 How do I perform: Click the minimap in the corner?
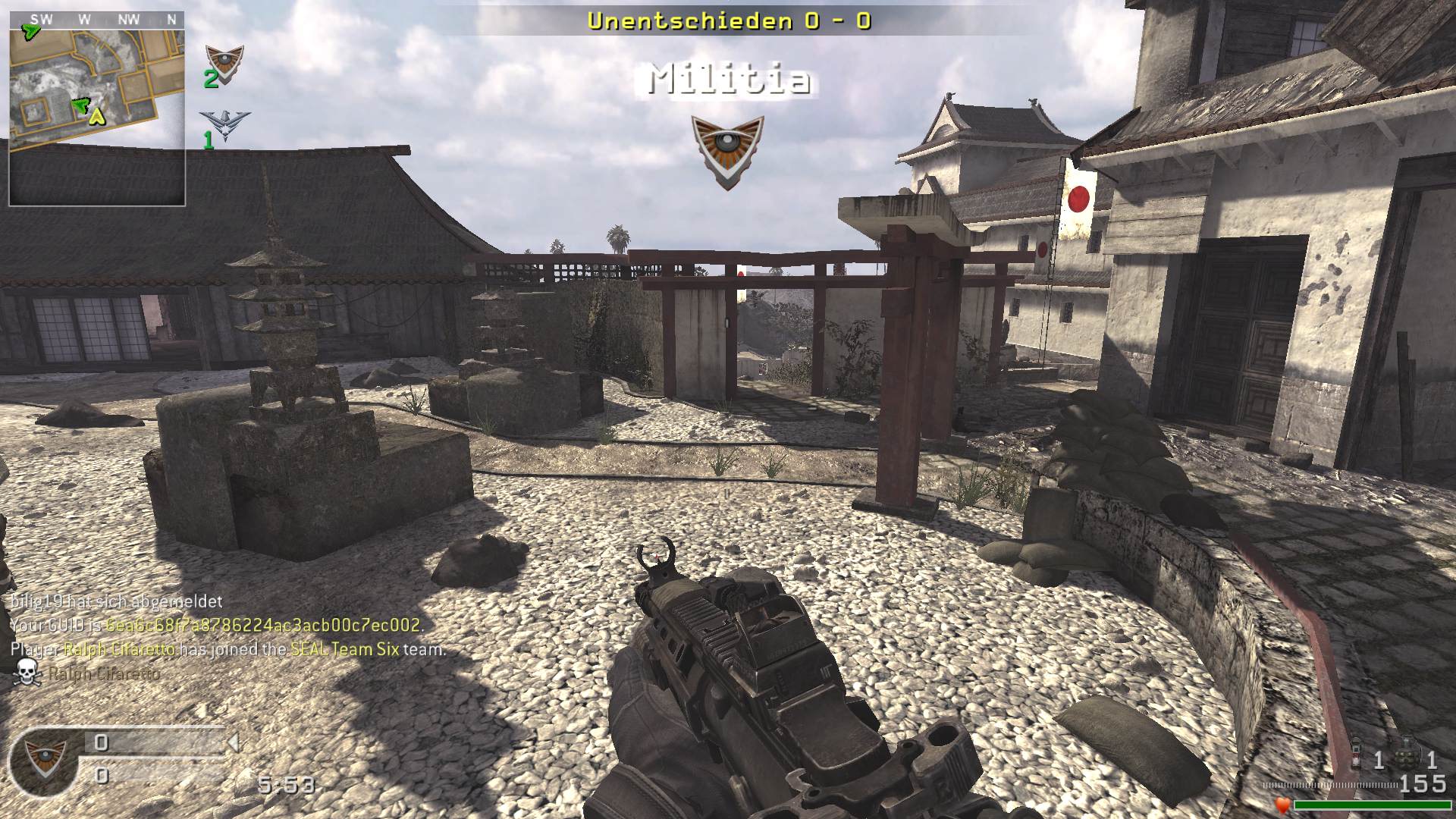coord(97,108)
